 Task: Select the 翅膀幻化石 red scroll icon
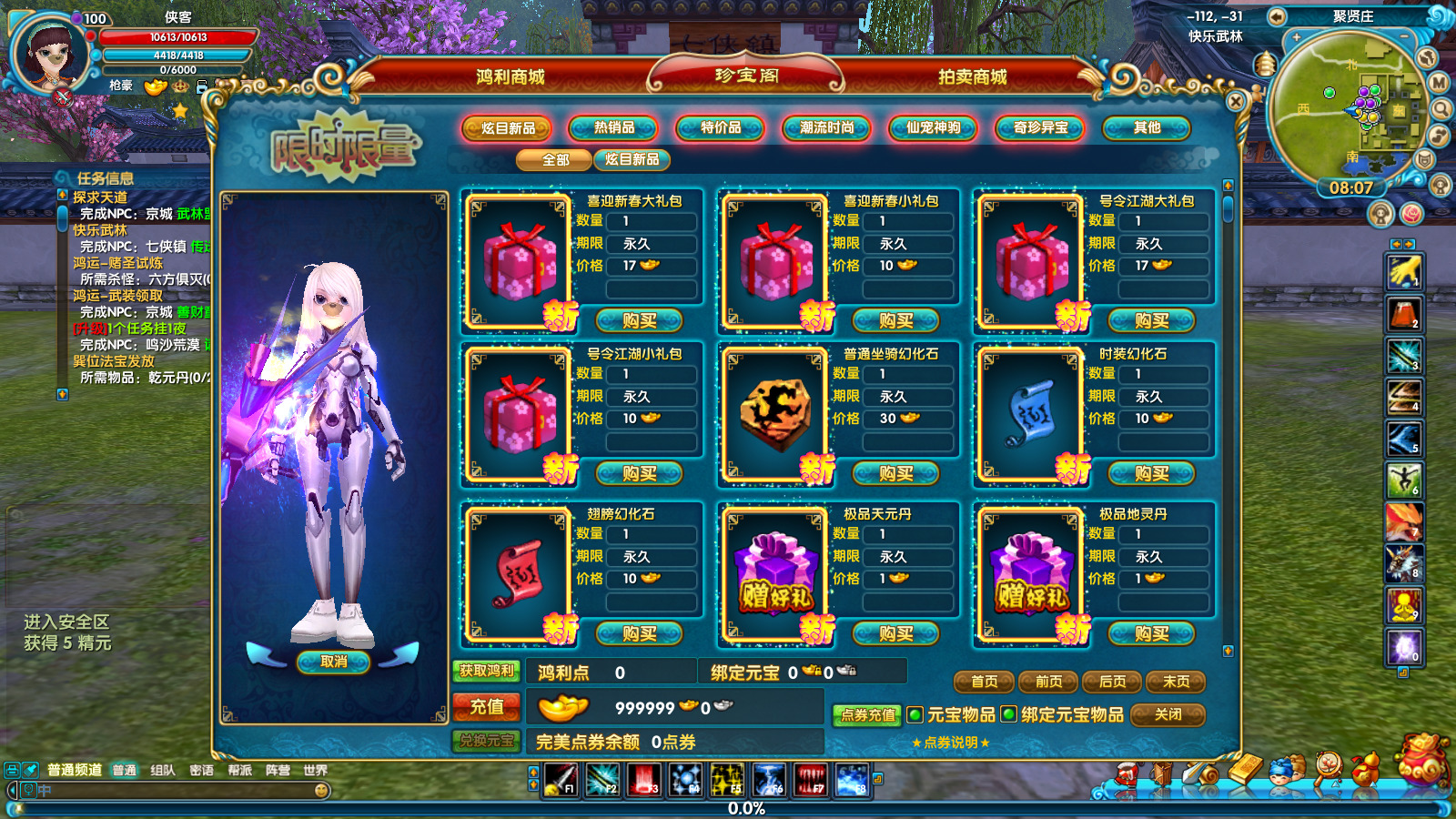(520, 573)
